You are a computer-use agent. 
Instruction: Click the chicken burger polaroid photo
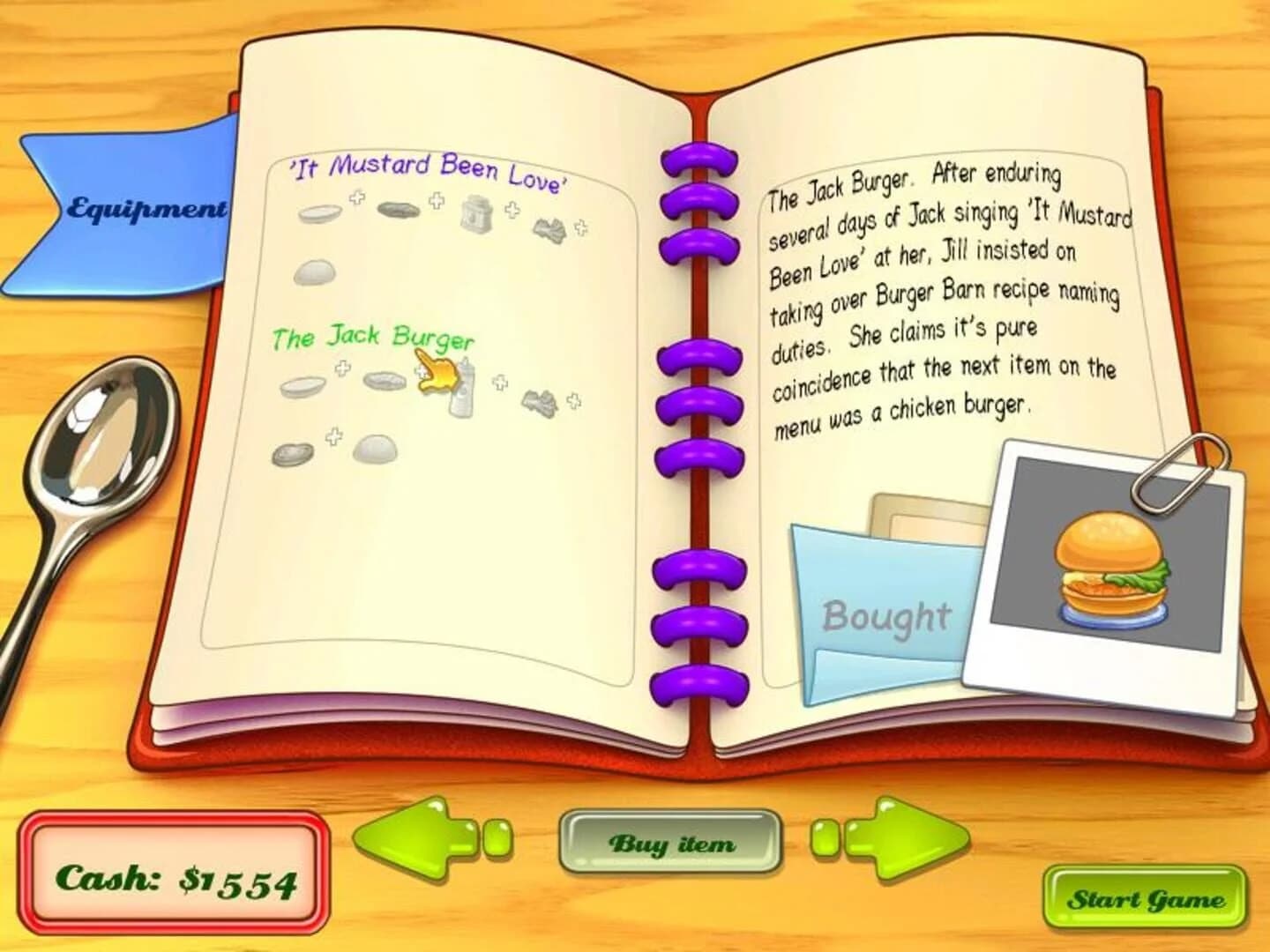point(1107,573)
